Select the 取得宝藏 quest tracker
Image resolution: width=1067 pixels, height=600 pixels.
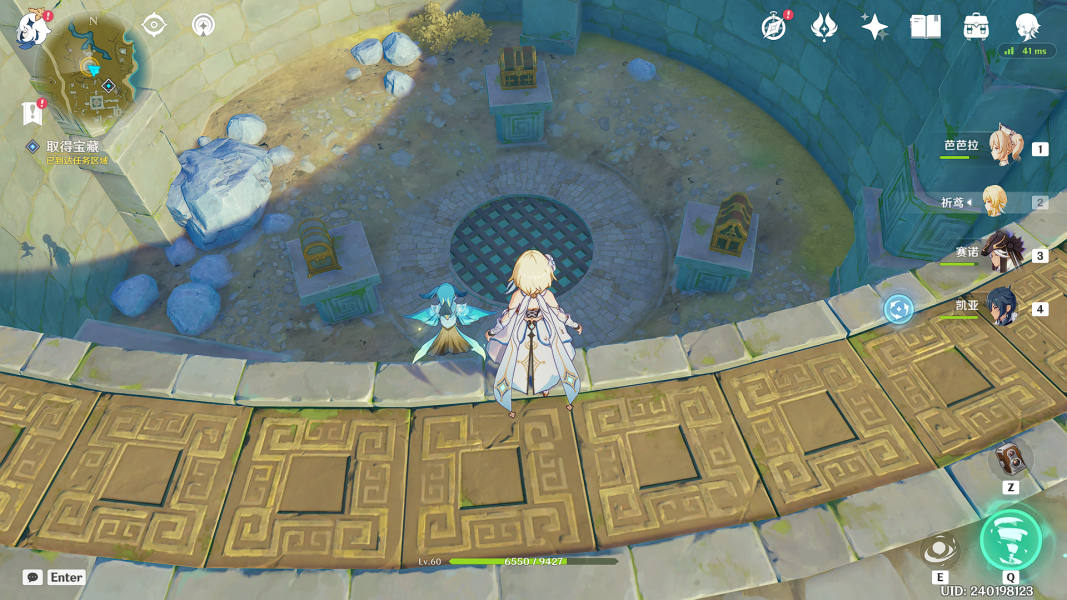[72, 147]
